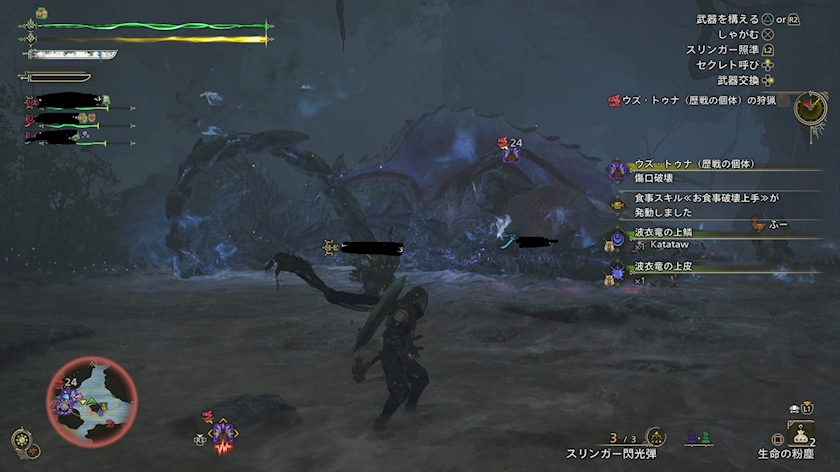Click the 食事スキル activation notification
This screenshot has height=472, width=840.
pyautogui.click(x=700, y=205)
